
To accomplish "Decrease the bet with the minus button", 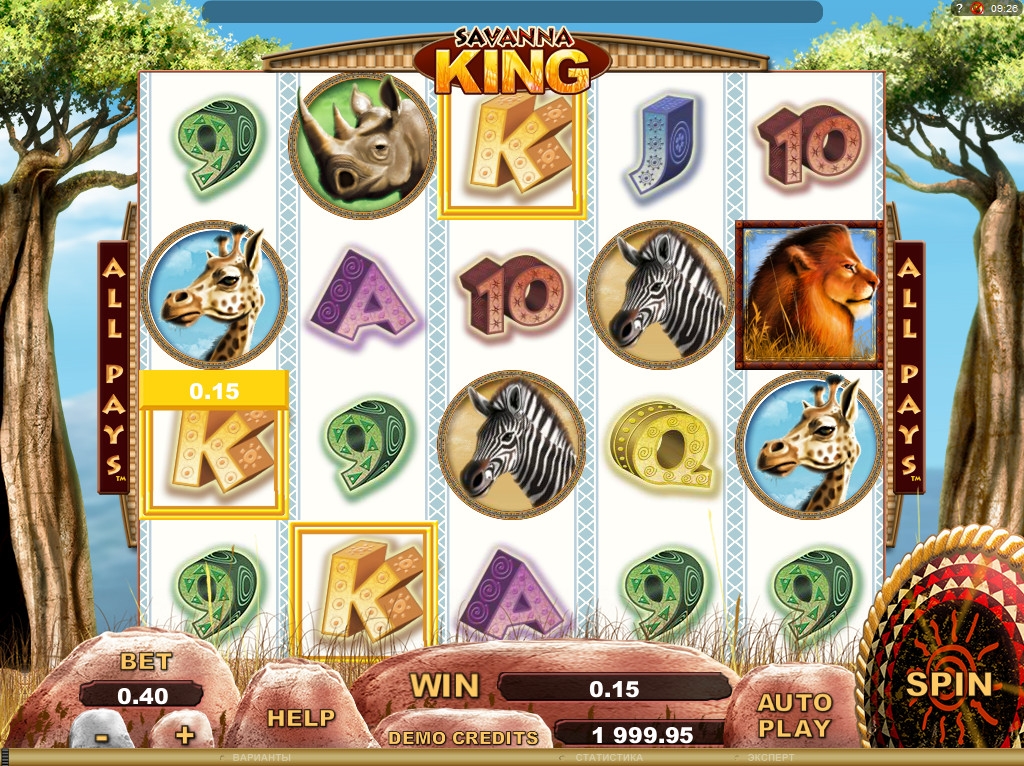I will click(x=101, y=735).
